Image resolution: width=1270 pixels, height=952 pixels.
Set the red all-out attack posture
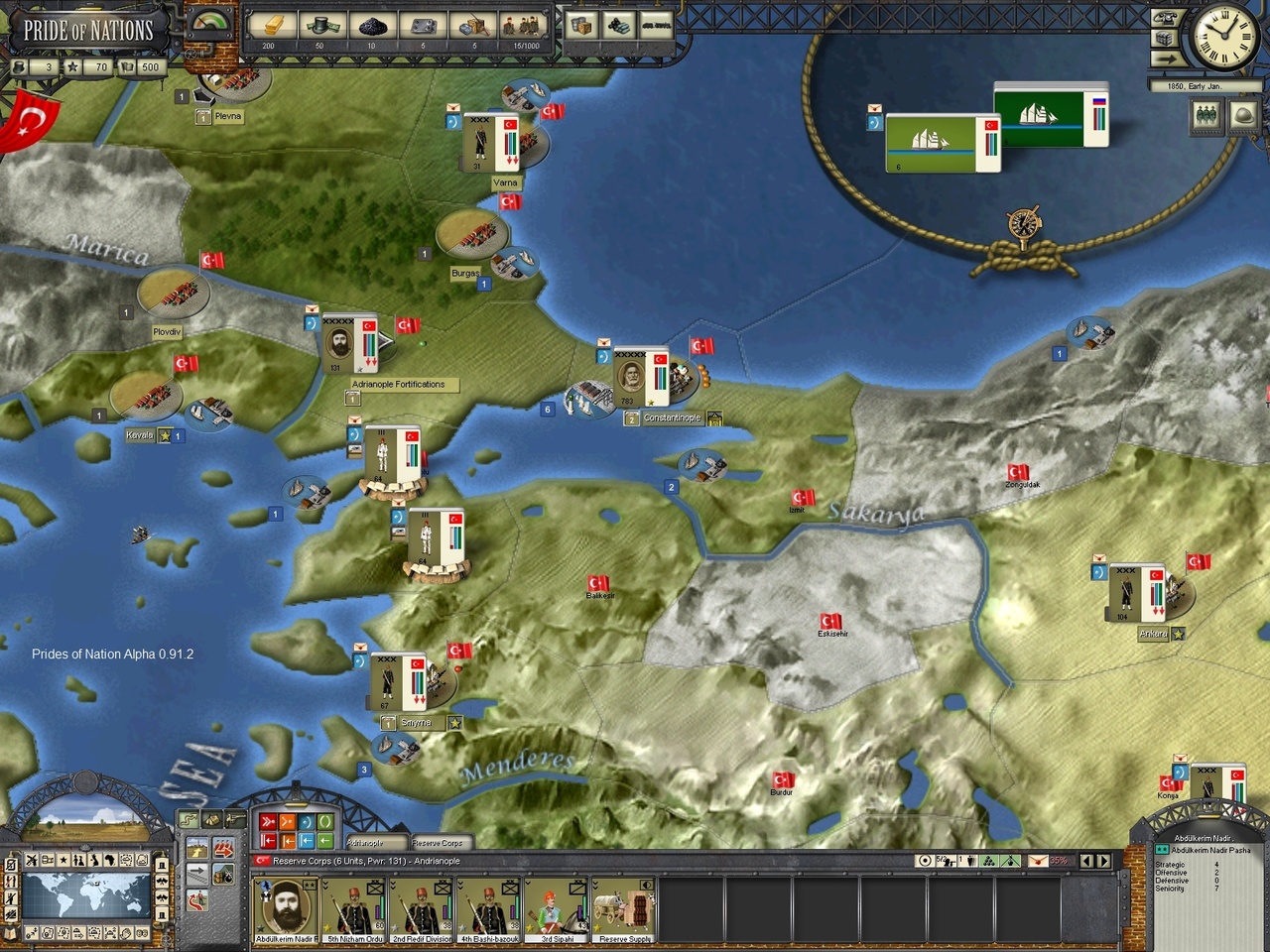[x=267, y=822]
